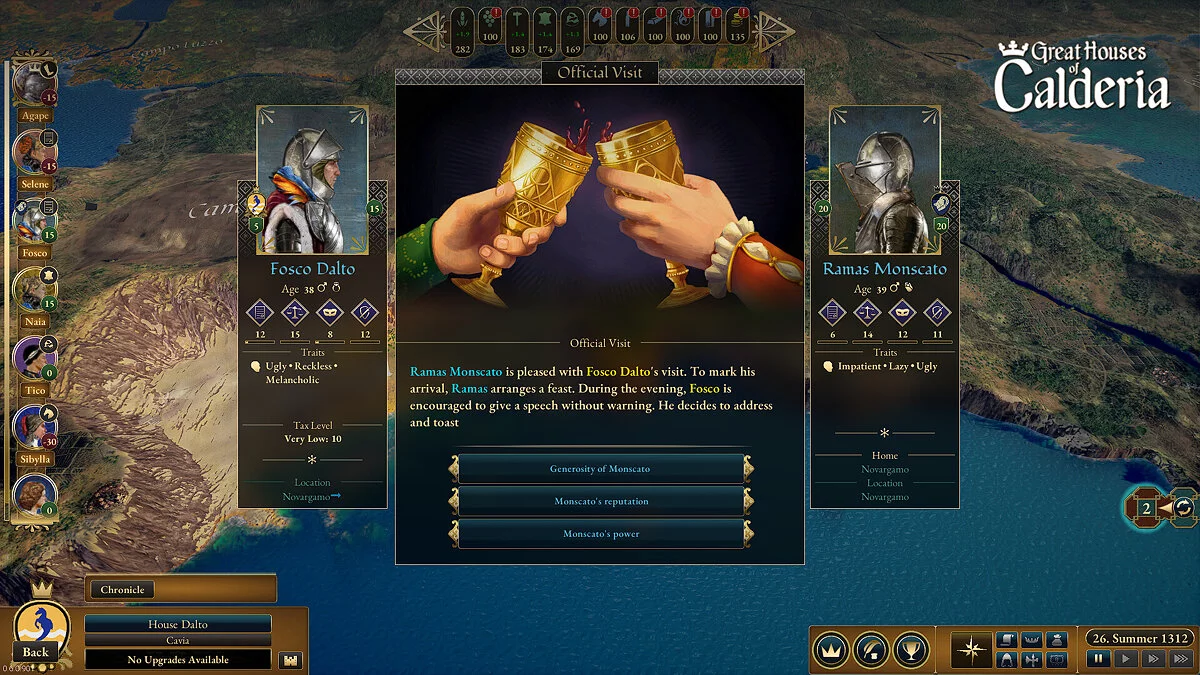Set the fastest triple-arrow game speed
The width and height of the screenshot is (1200, 675).
click(x=1180, y=659)
